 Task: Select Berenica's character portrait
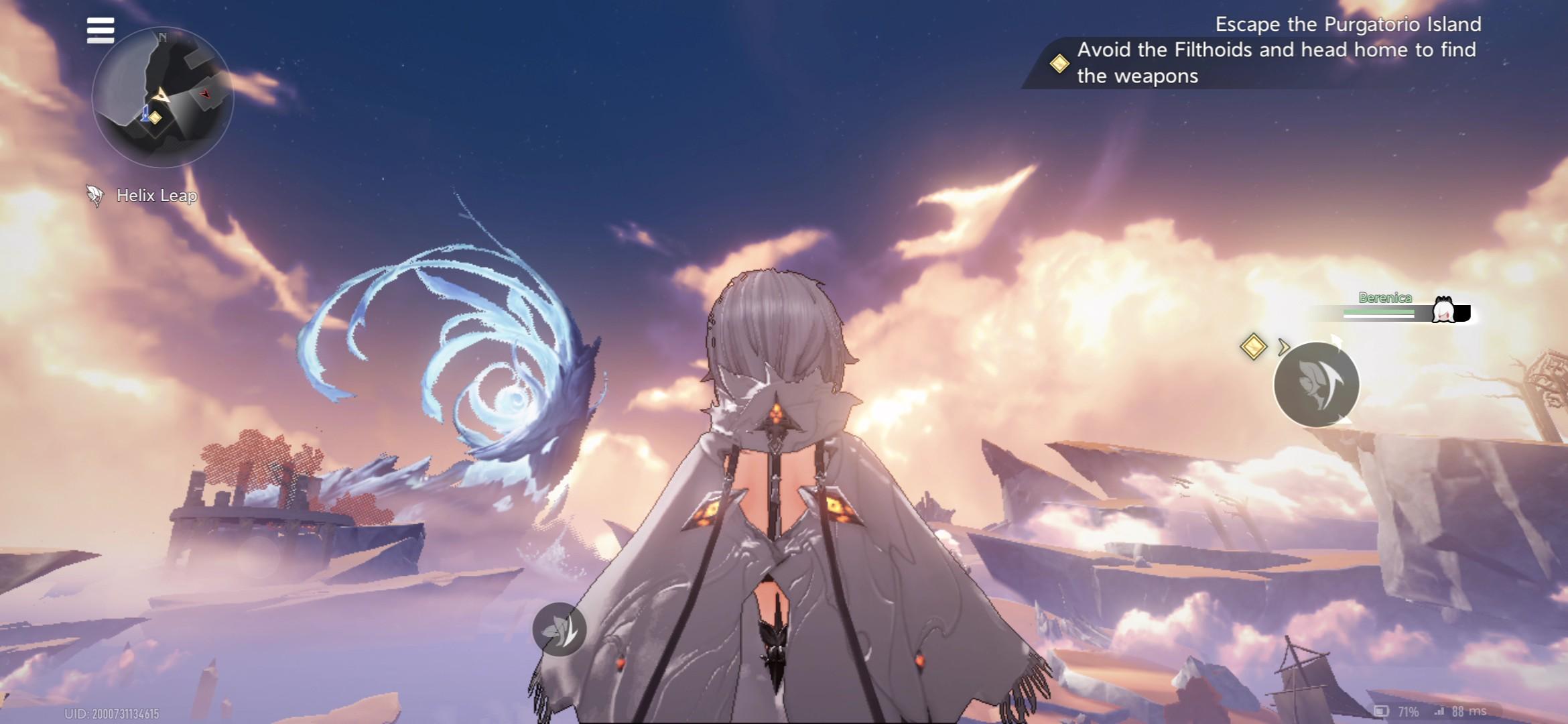click(x=1443, y=312)
